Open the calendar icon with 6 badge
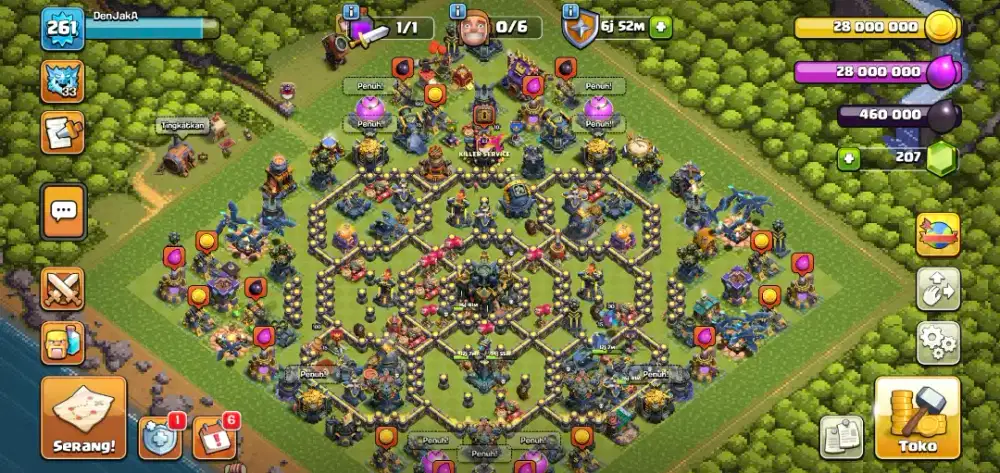The width and height of the screenshot is (1000, 473). pos(214,437)
